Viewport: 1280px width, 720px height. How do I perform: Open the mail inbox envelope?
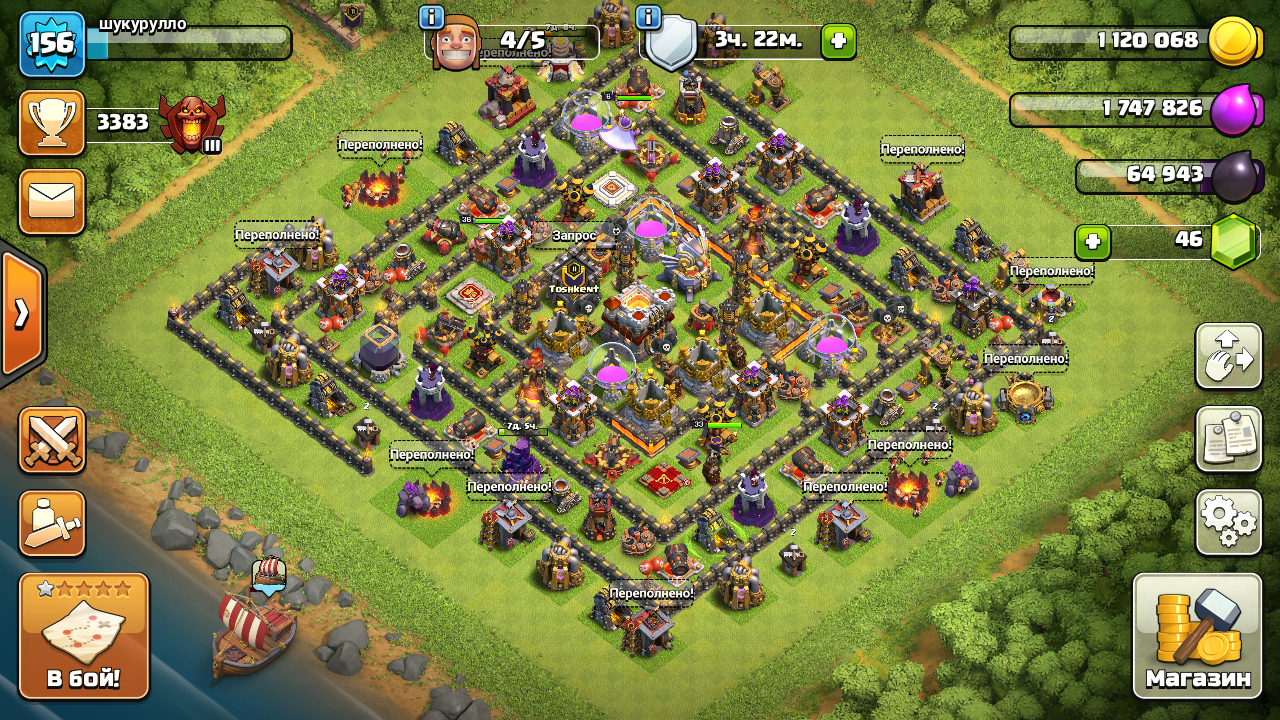[52, 201]
